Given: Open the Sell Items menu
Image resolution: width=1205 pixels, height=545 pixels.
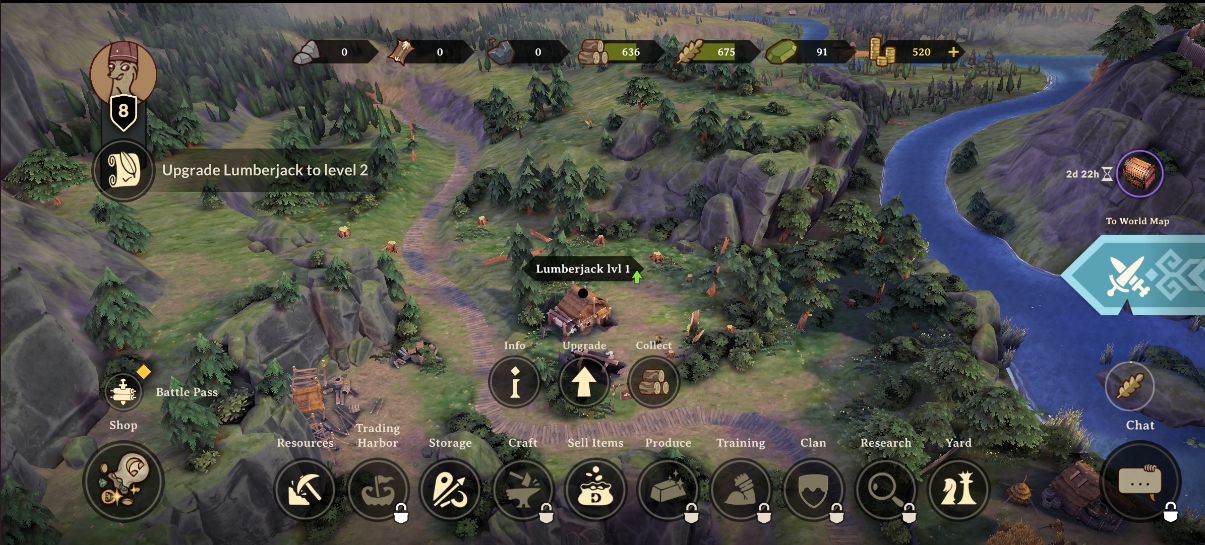Looking at the screenshot, I should pos(595,489).
